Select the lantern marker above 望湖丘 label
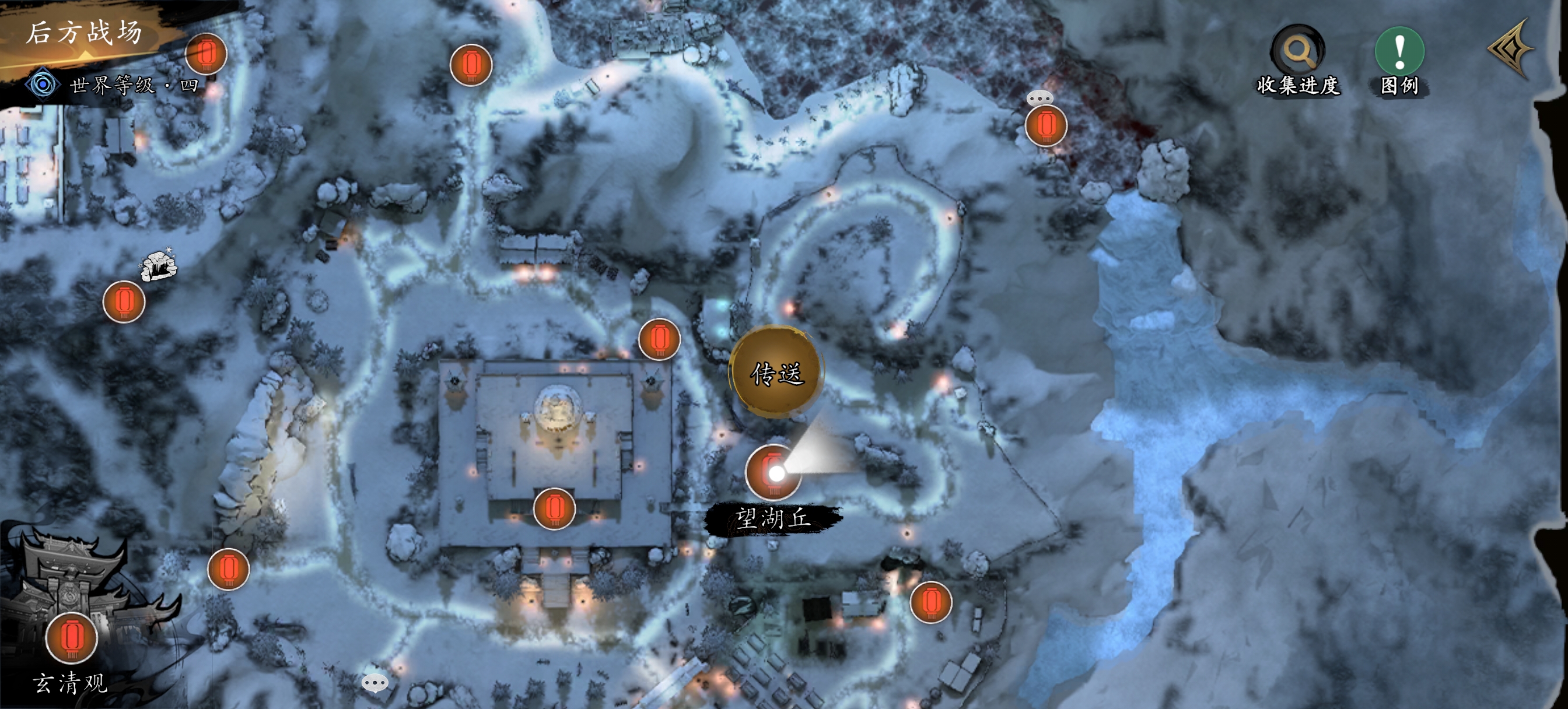 [773, 471]
